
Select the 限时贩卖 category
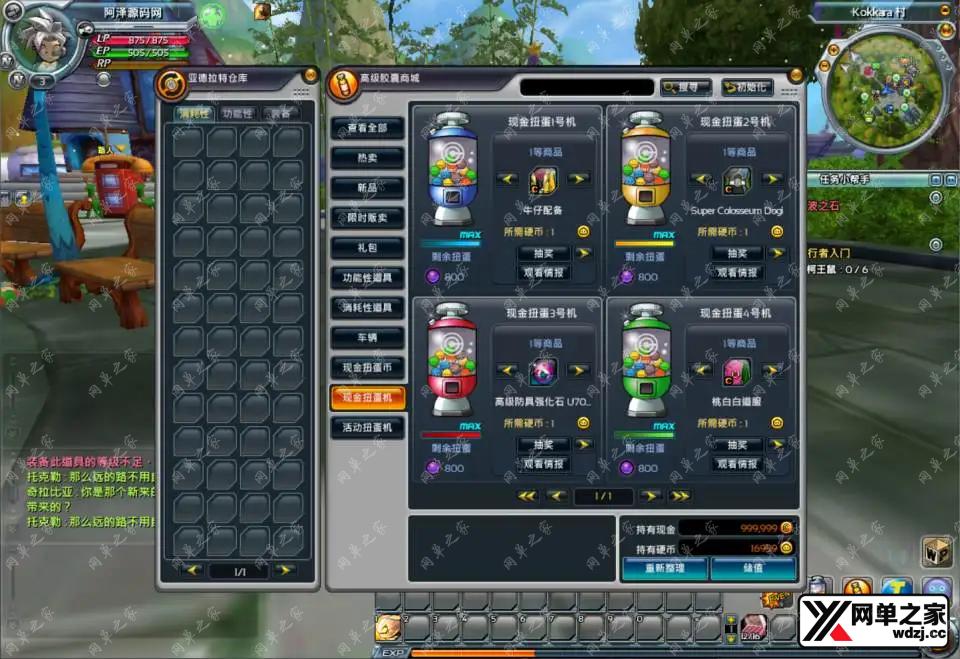click(367, 218)
